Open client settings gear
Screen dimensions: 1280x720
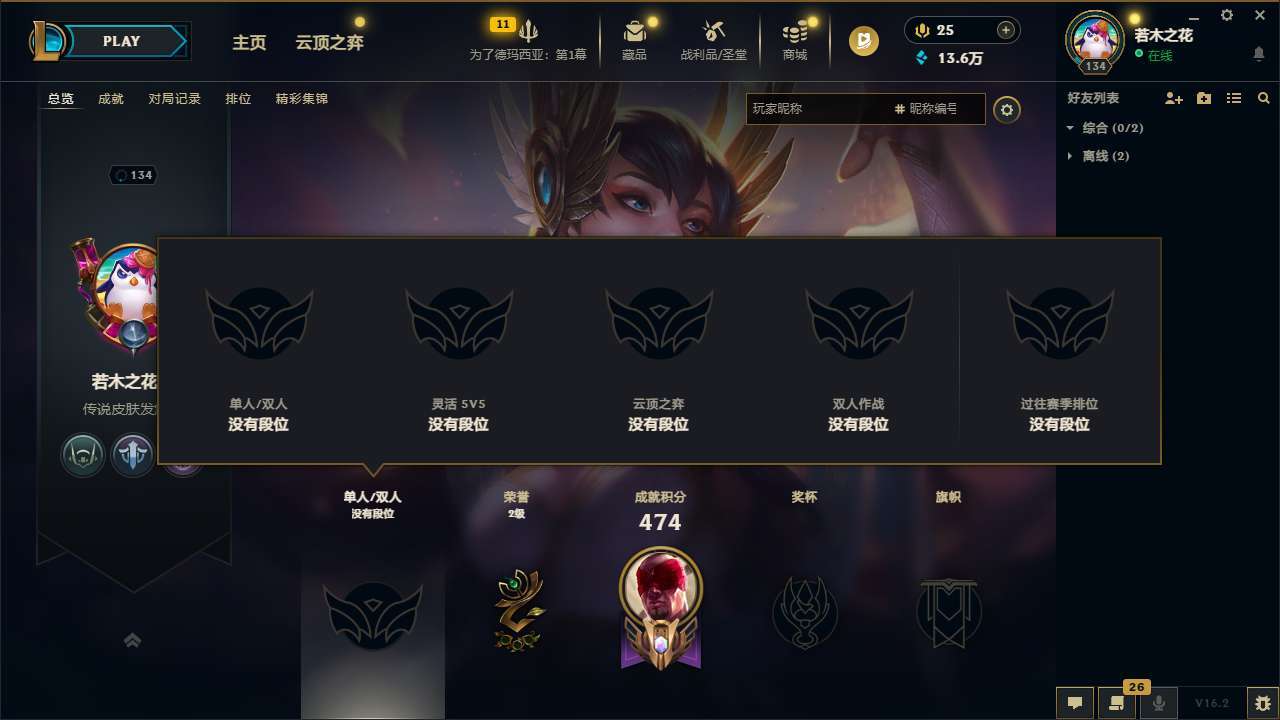1226,16
